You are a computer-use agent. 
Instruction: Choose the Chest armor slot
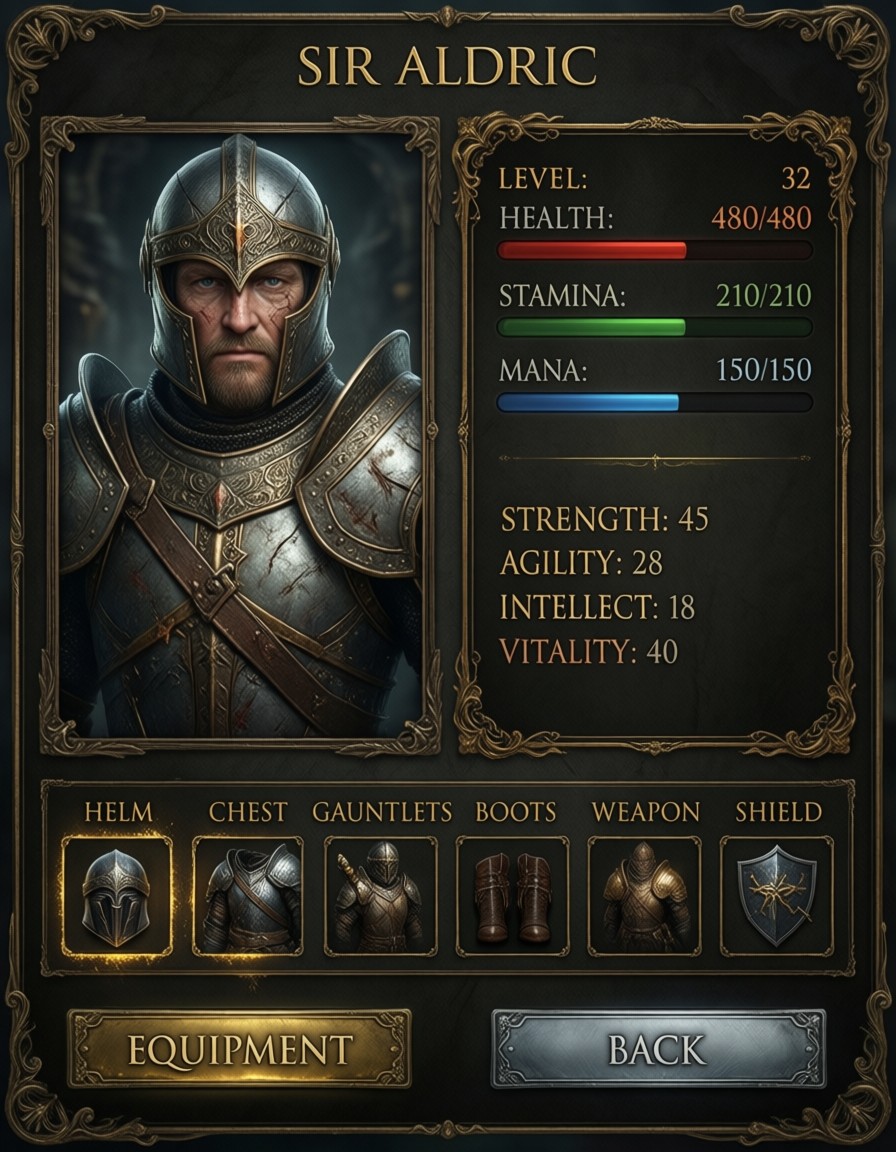click(248, 895)
